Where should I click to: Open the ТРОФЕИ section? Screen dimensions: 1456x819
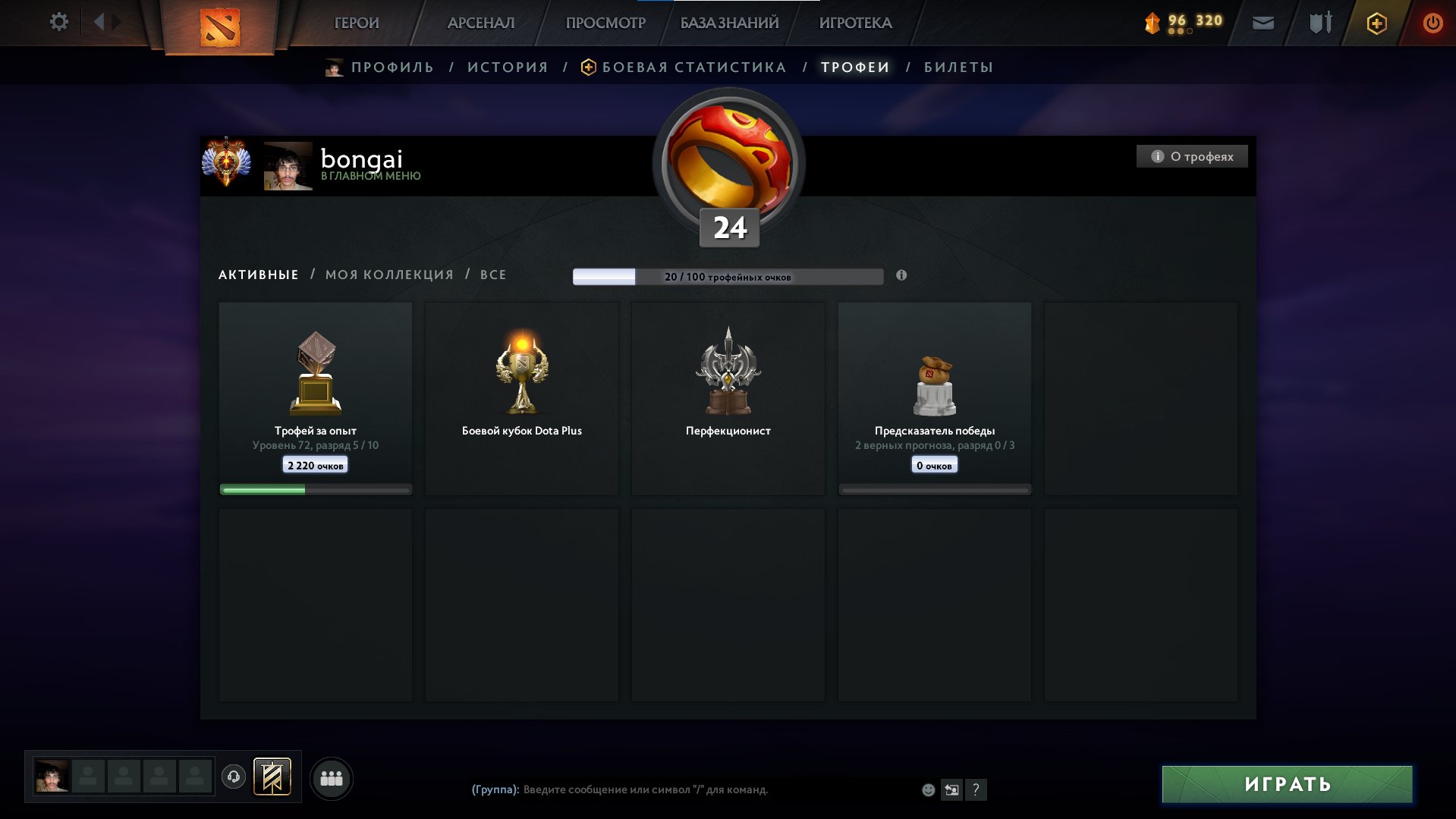[854, 67]
